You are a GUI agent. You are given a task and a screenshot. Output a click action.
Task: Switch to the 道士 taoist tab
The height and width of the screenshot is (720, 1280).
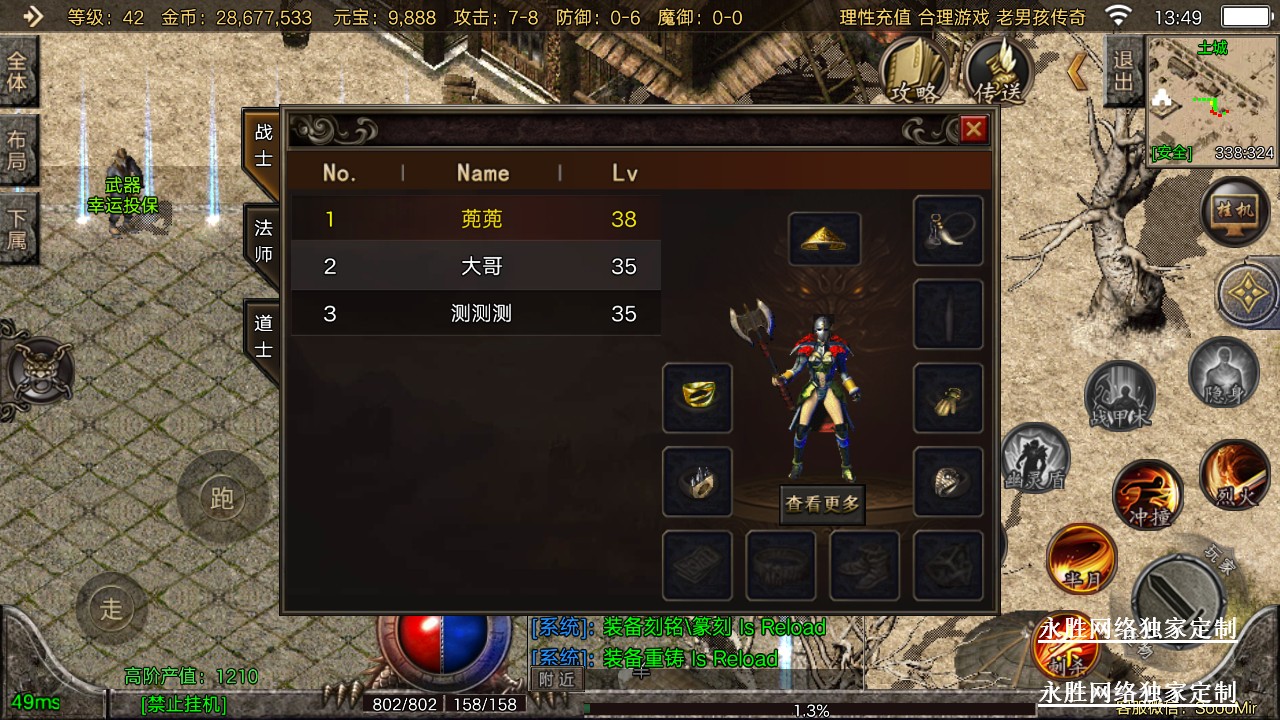[263, 336]
